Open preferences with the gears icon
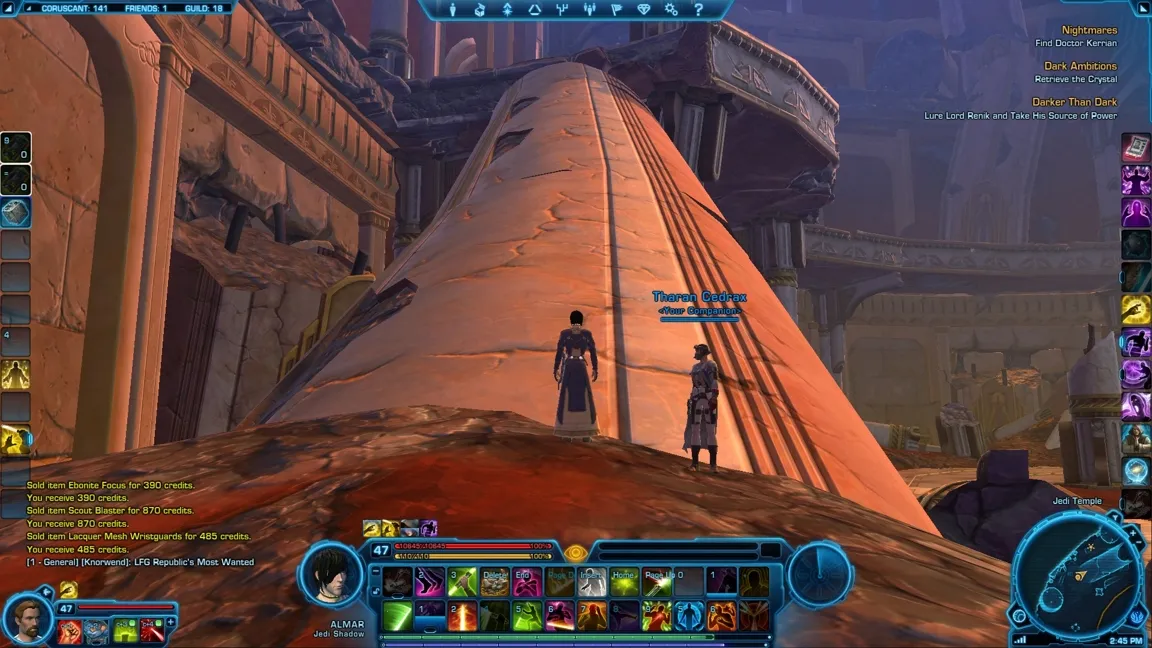1152x648 pixels. [x=671, y=10]
